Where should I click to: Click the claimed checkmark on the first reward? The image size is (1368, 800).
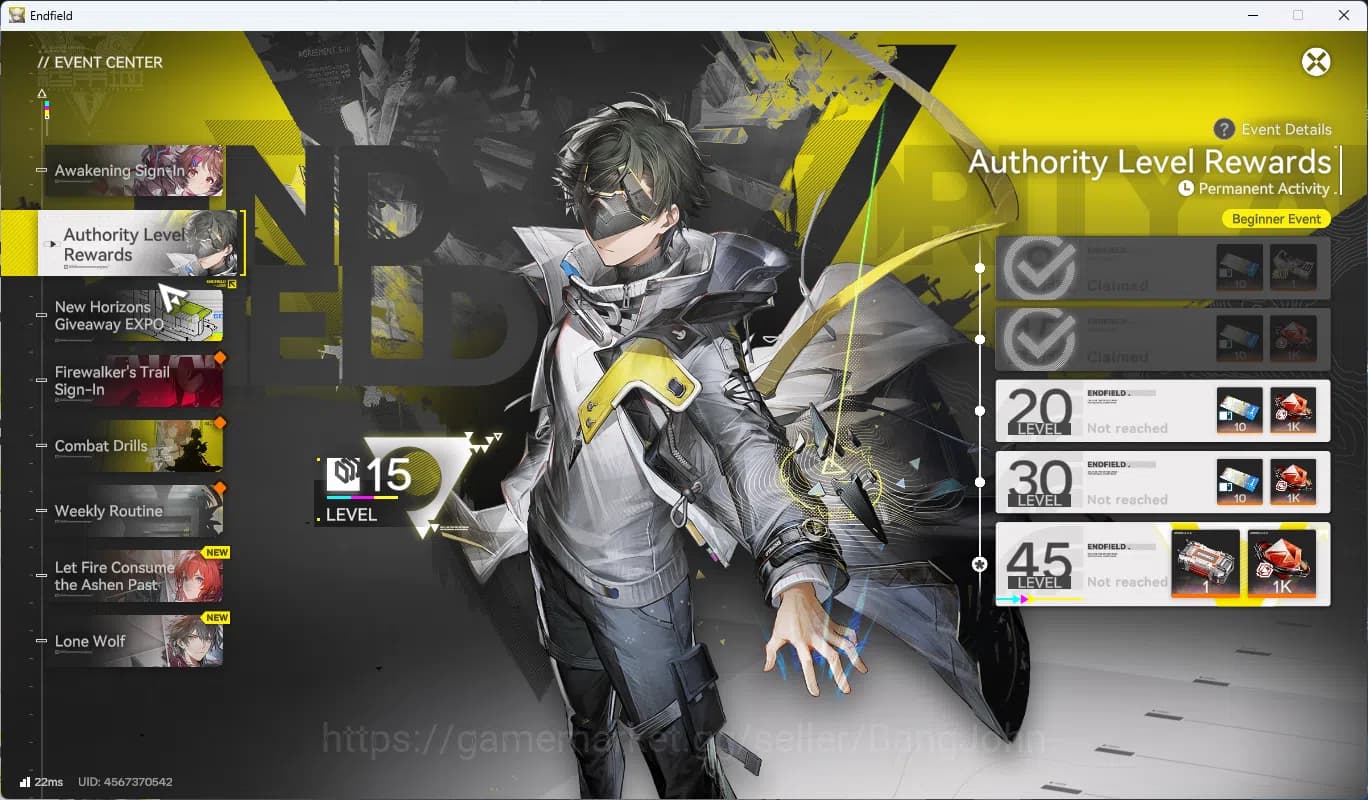pos(1038,267)
